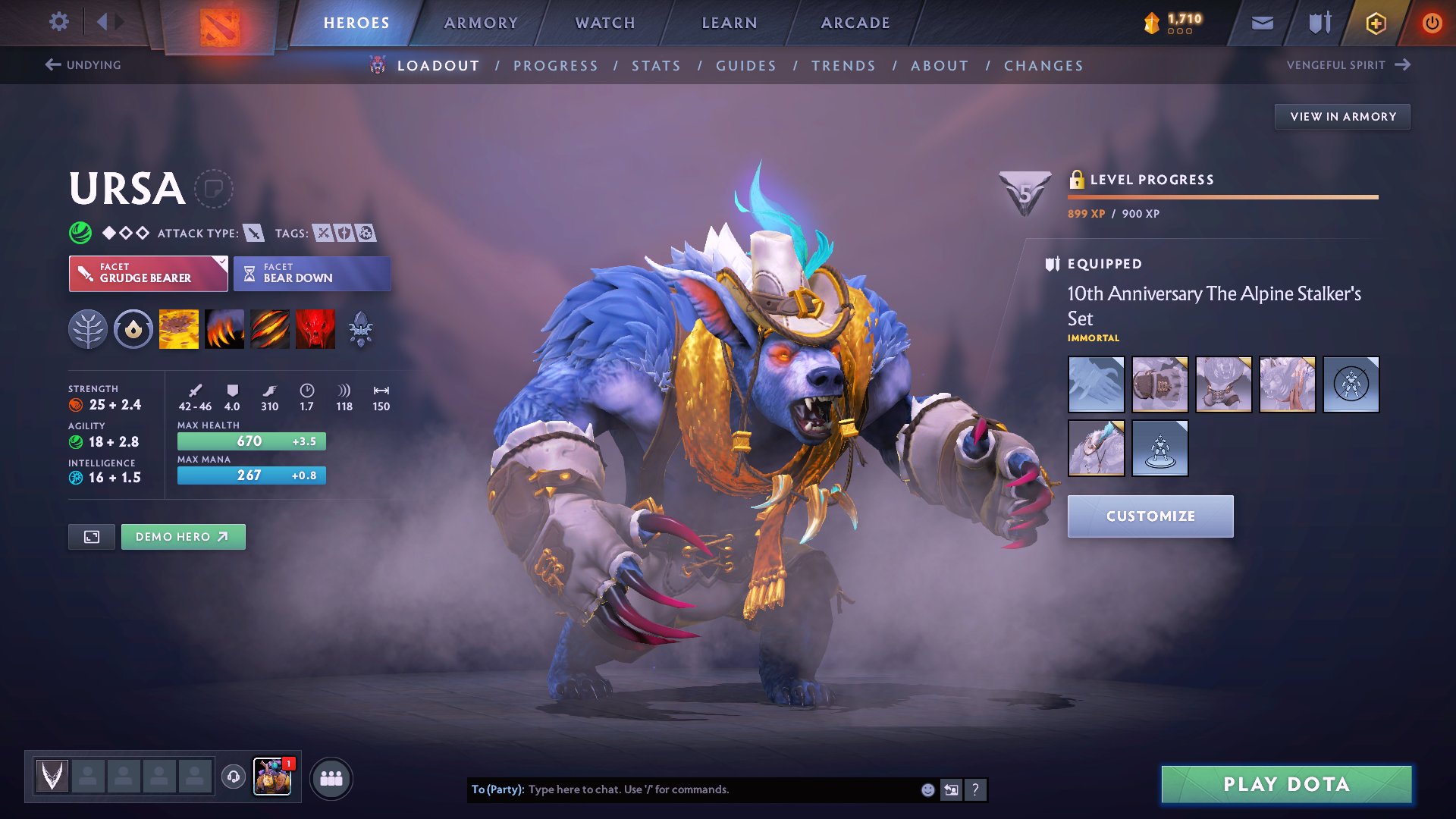
Task: Select the Bear Down facet
Action: [x=312, y=273]
